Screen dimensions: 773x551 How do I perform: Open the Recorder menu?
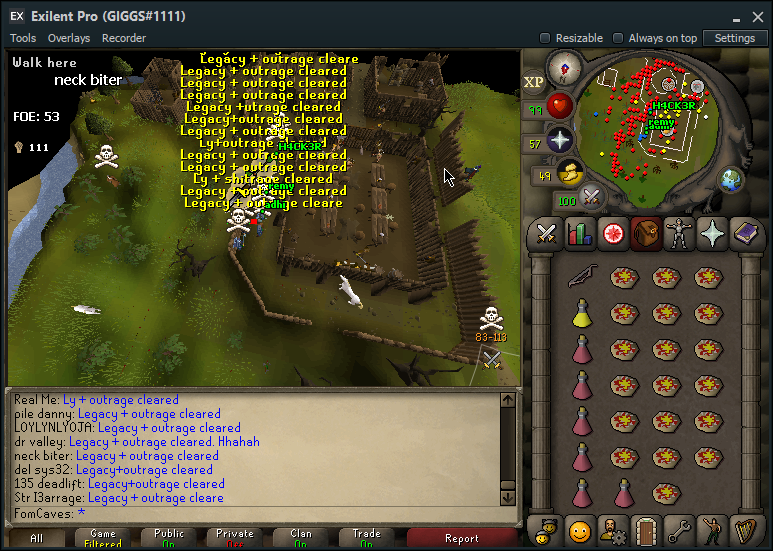124,38
